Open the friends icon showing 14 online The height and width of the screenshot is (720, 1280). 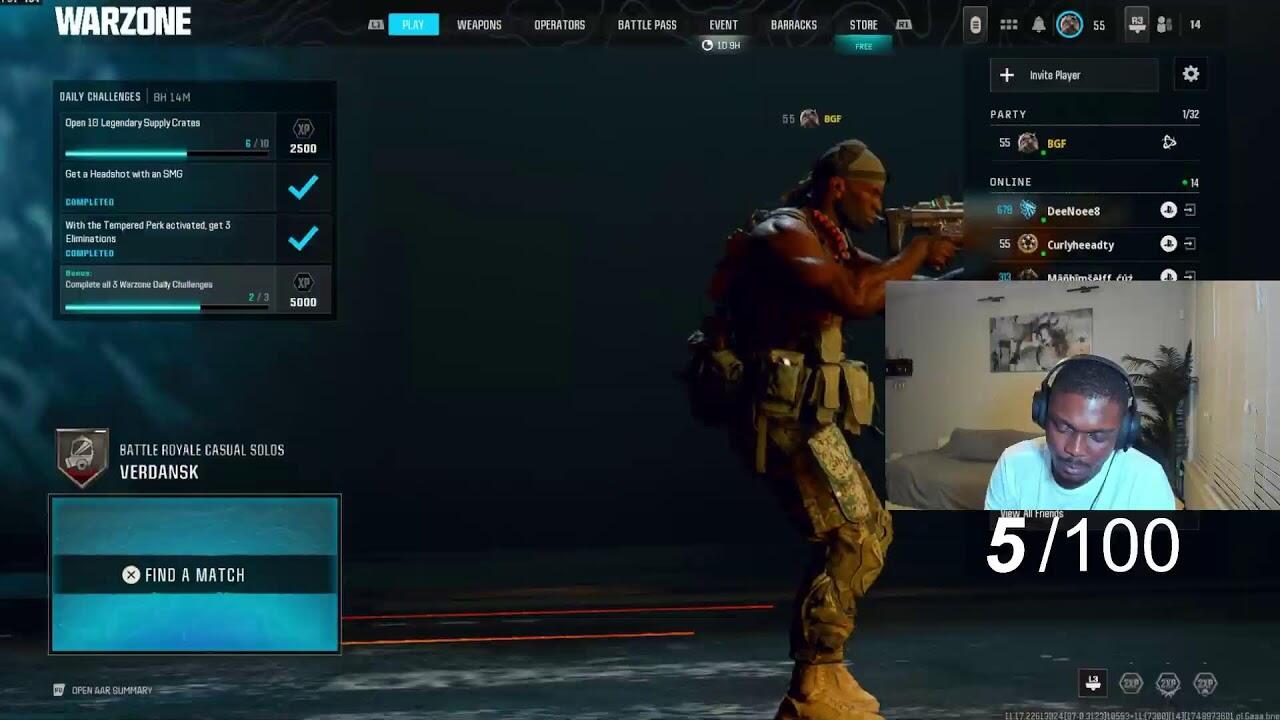pos(1165,25)
